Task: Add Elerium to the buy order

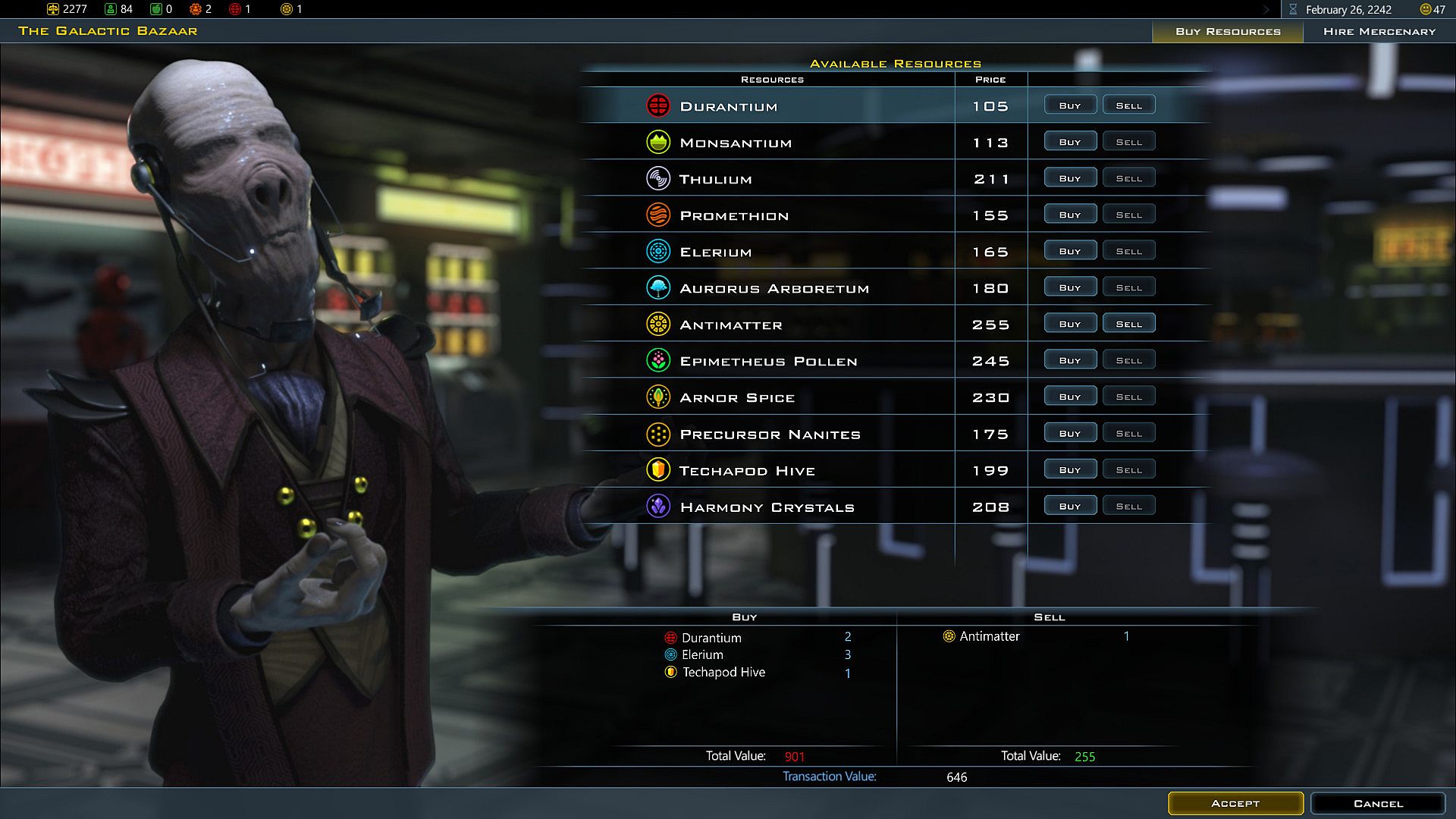Action: tap(1070, 251)
